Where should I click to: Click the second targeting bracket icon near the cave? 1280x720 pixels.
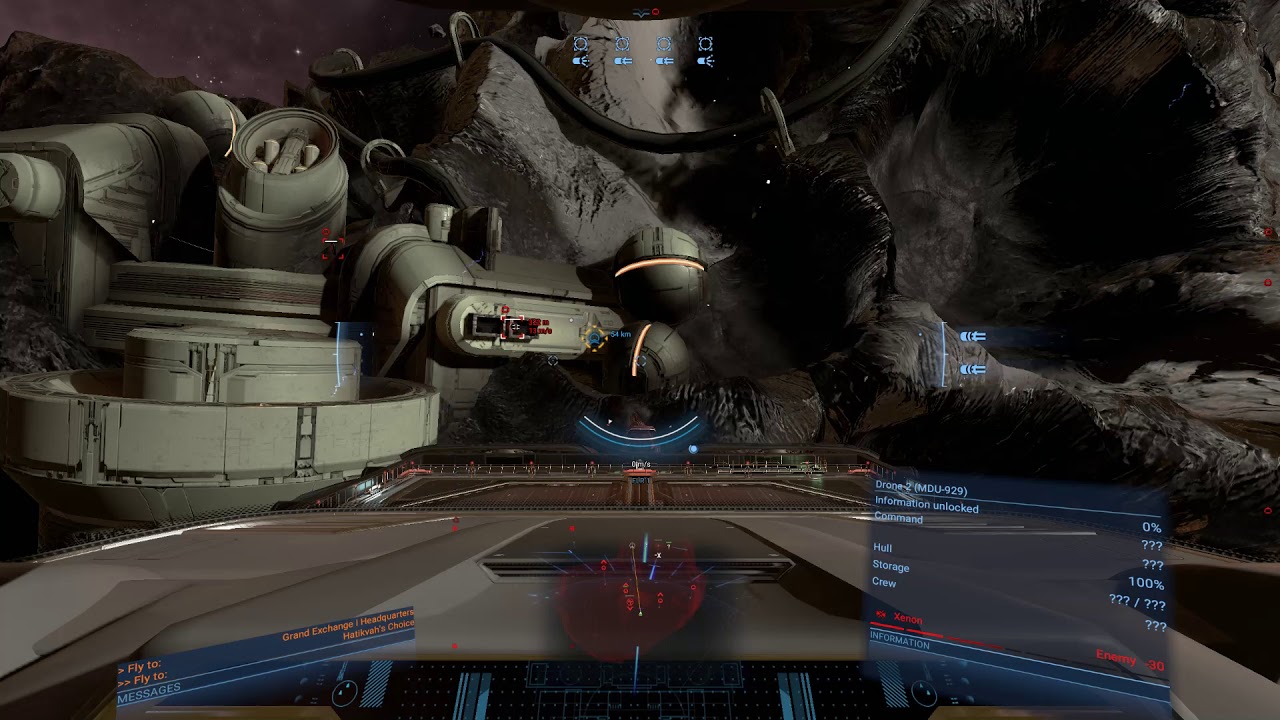click(x=622, y=43)
